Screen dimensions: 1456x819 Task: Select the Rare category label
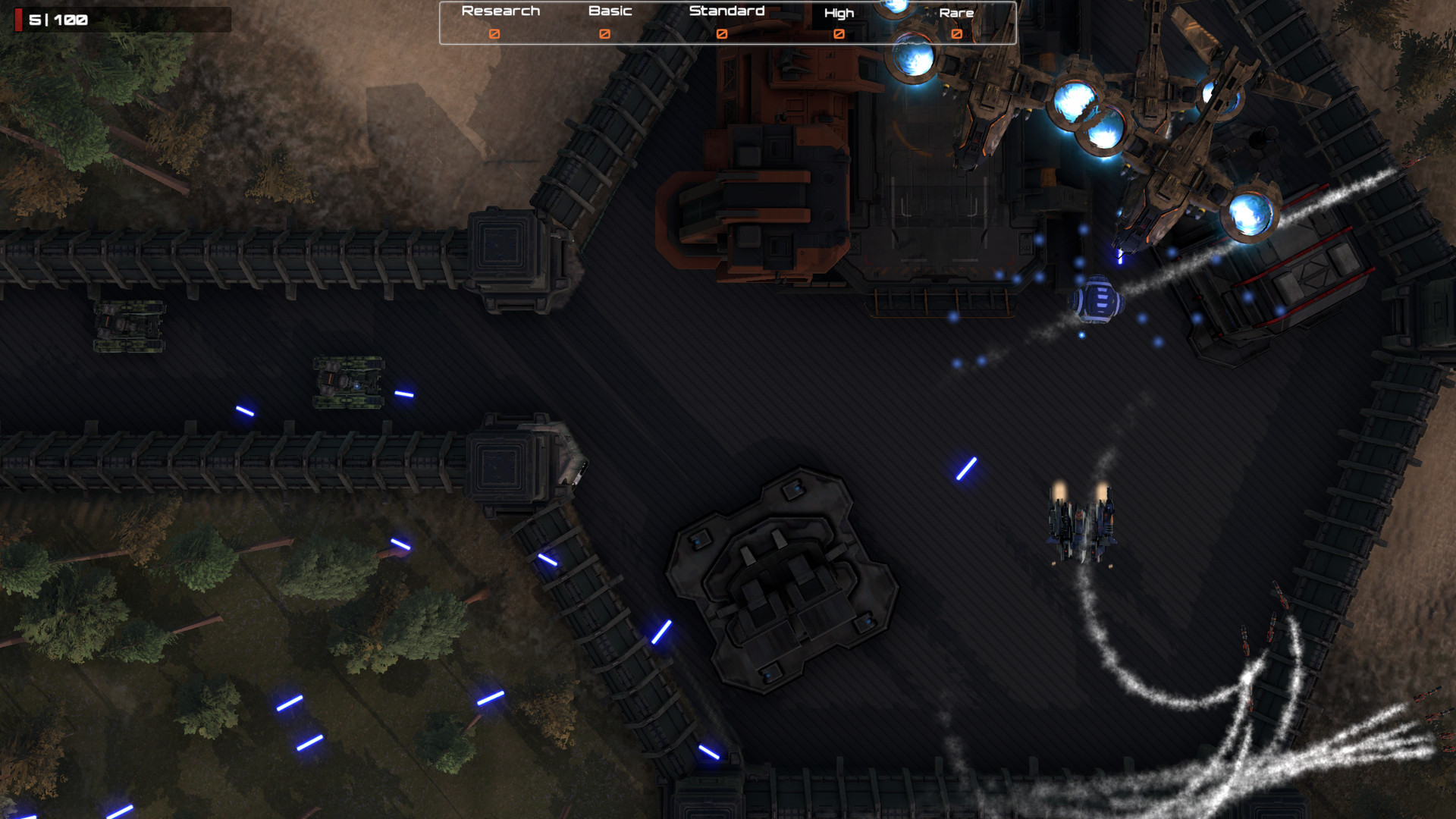[958, 12]
